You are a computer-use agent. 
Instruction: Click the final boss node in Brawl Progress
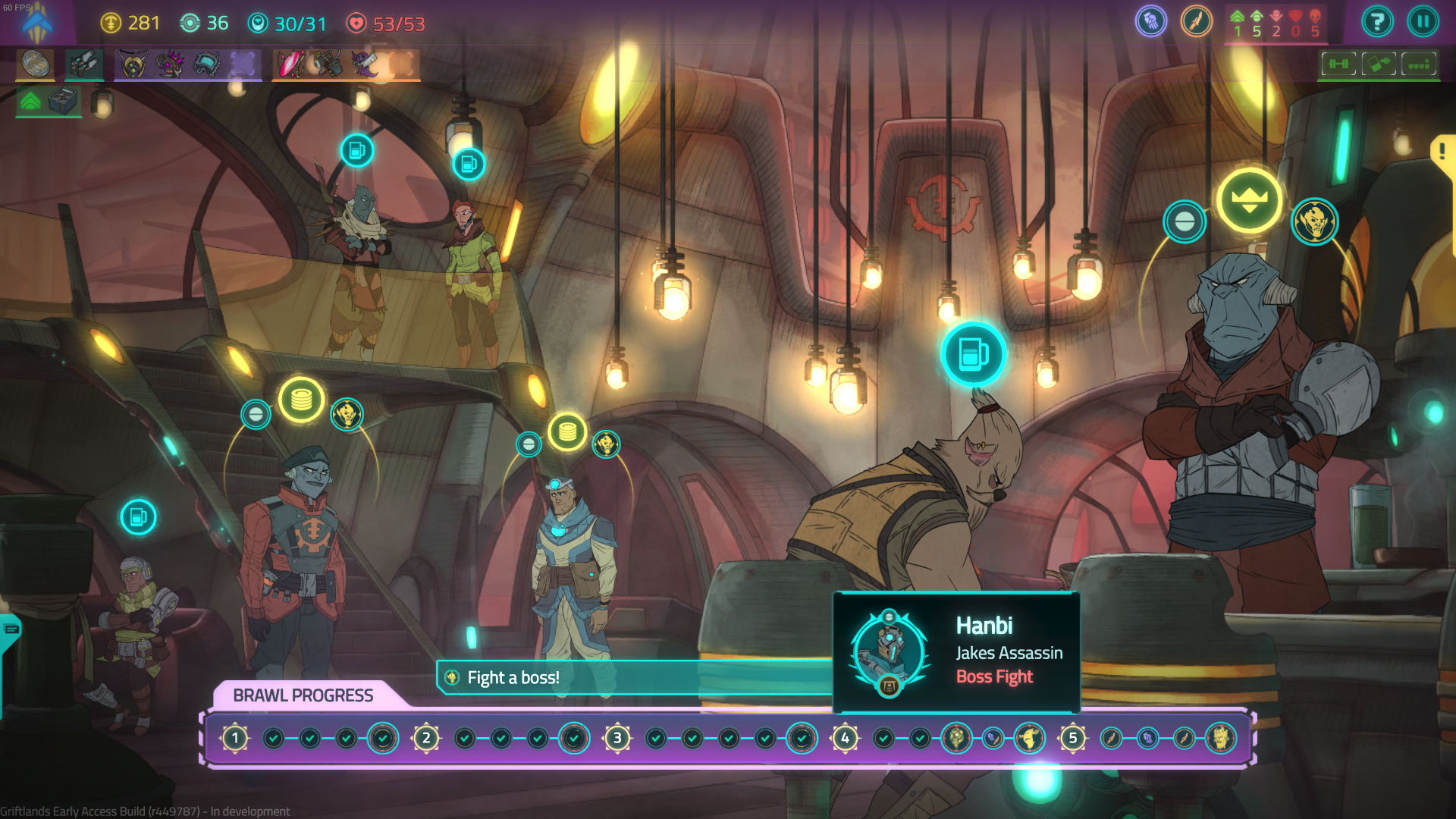tap(1220, 738)
